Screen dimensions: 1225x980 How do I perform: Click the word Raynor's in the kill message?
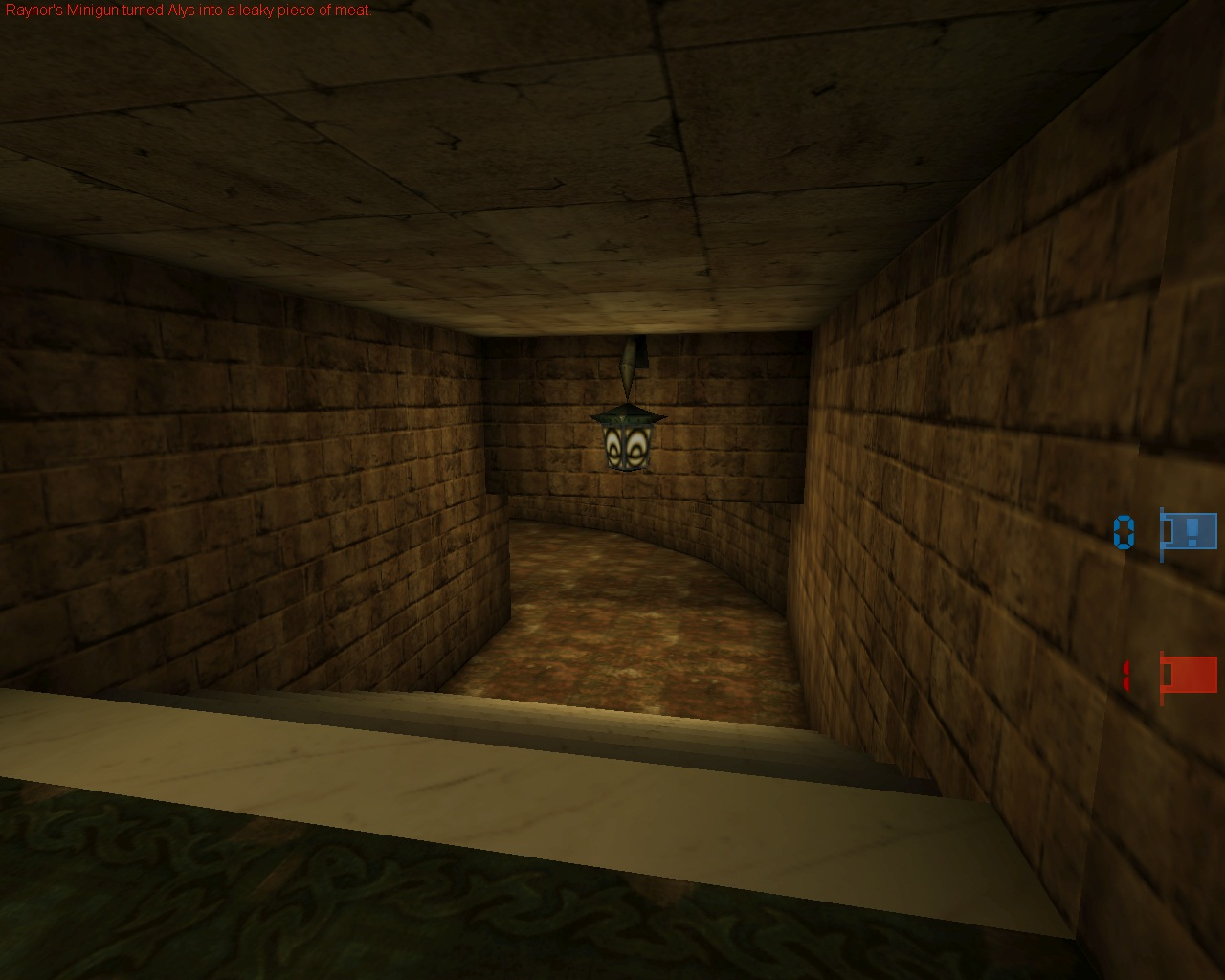click(34, 9)
